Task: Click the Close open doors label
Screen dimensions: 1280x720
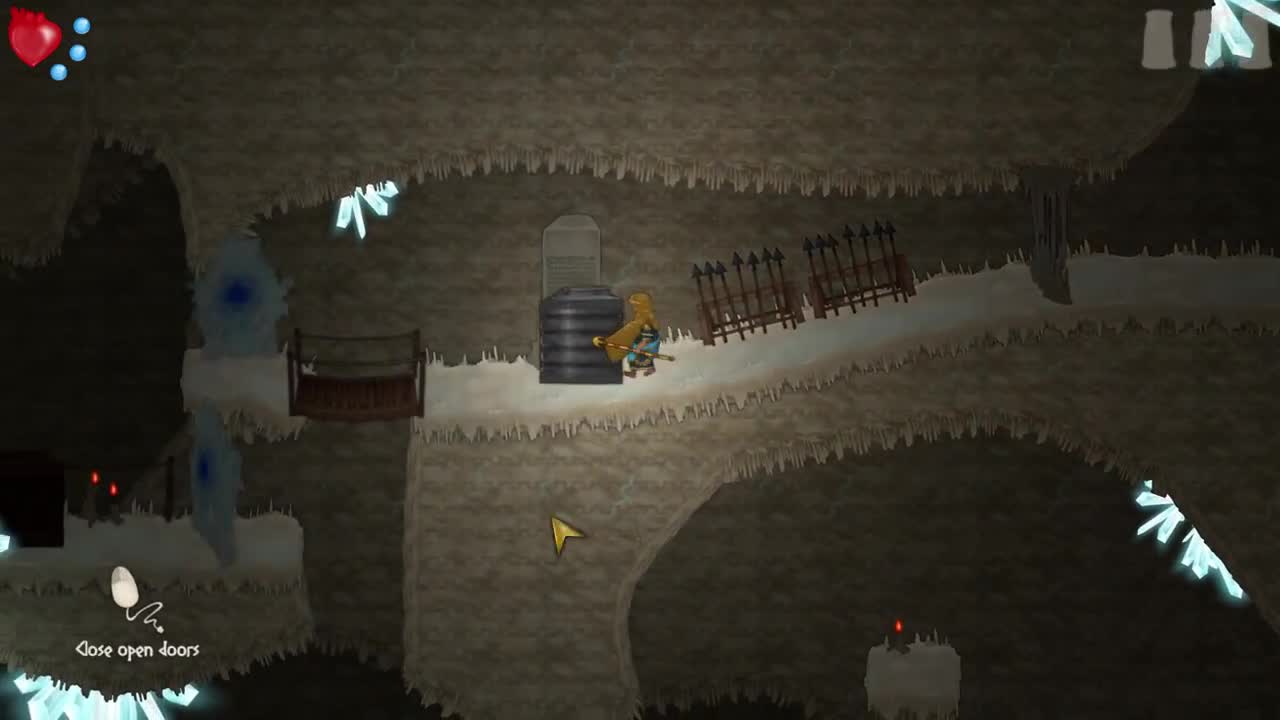Action: pos(138,649)
